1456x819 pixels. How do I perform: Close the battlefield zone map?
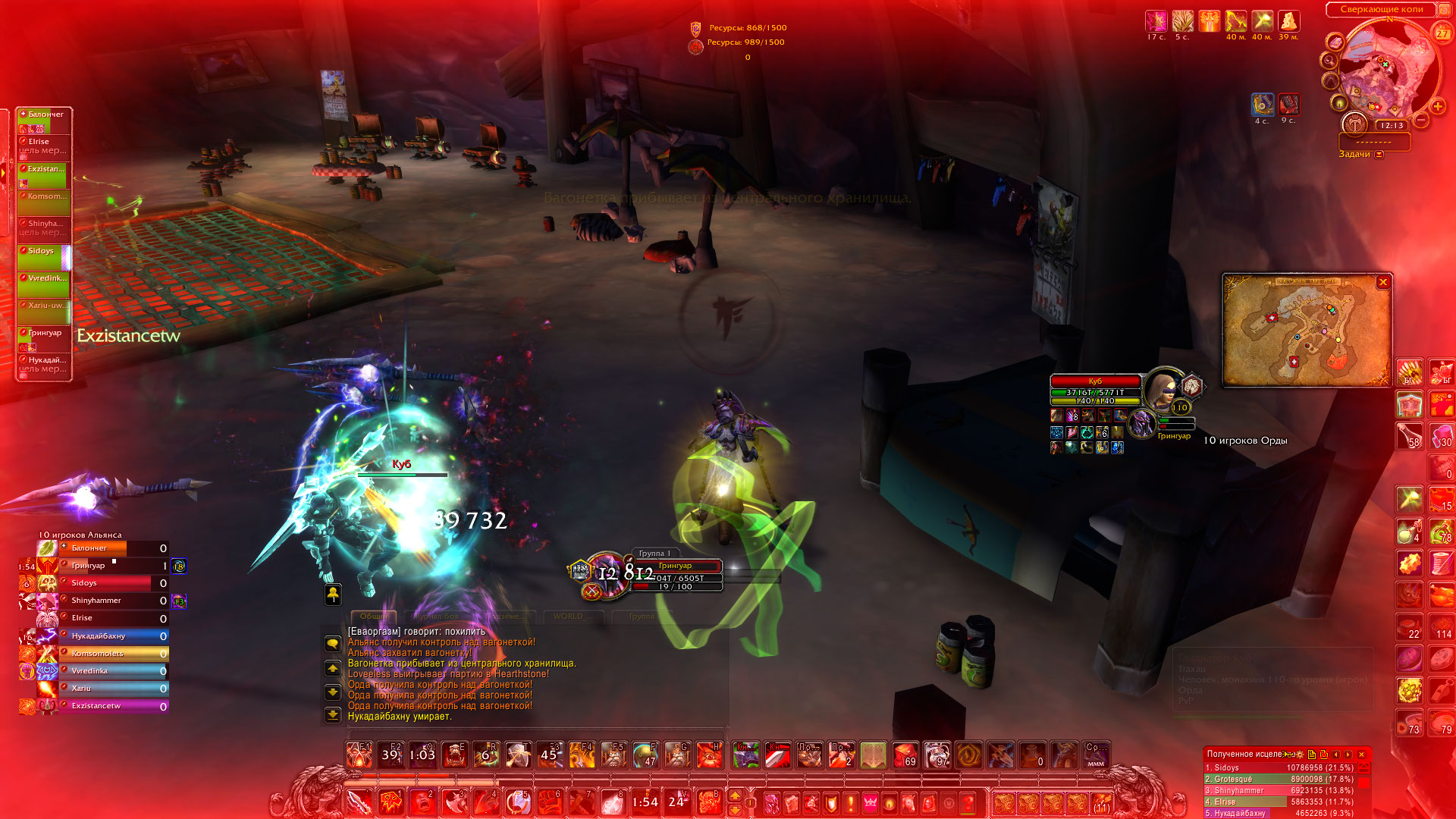(1383, 282)
